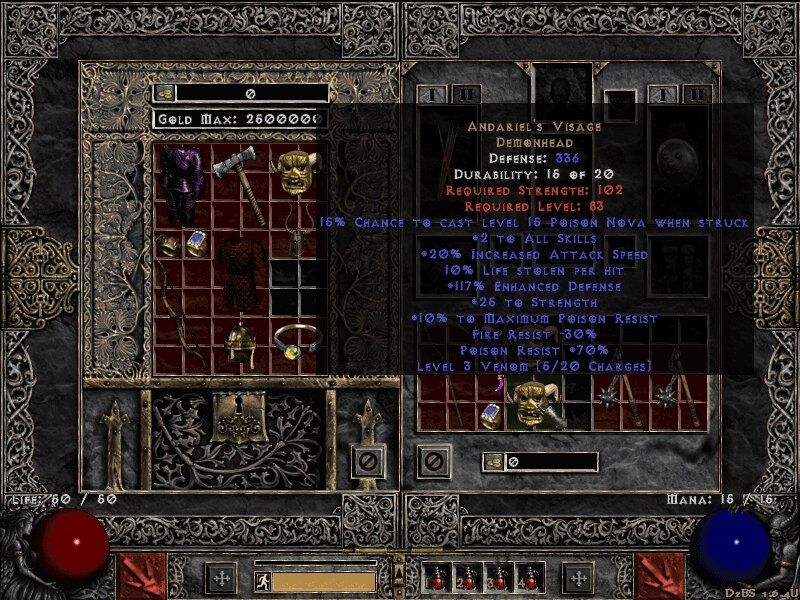Open the left mouse skill selector
This screenshot has width=800, height=600.
pyautogui.click(x=136, y=577)
